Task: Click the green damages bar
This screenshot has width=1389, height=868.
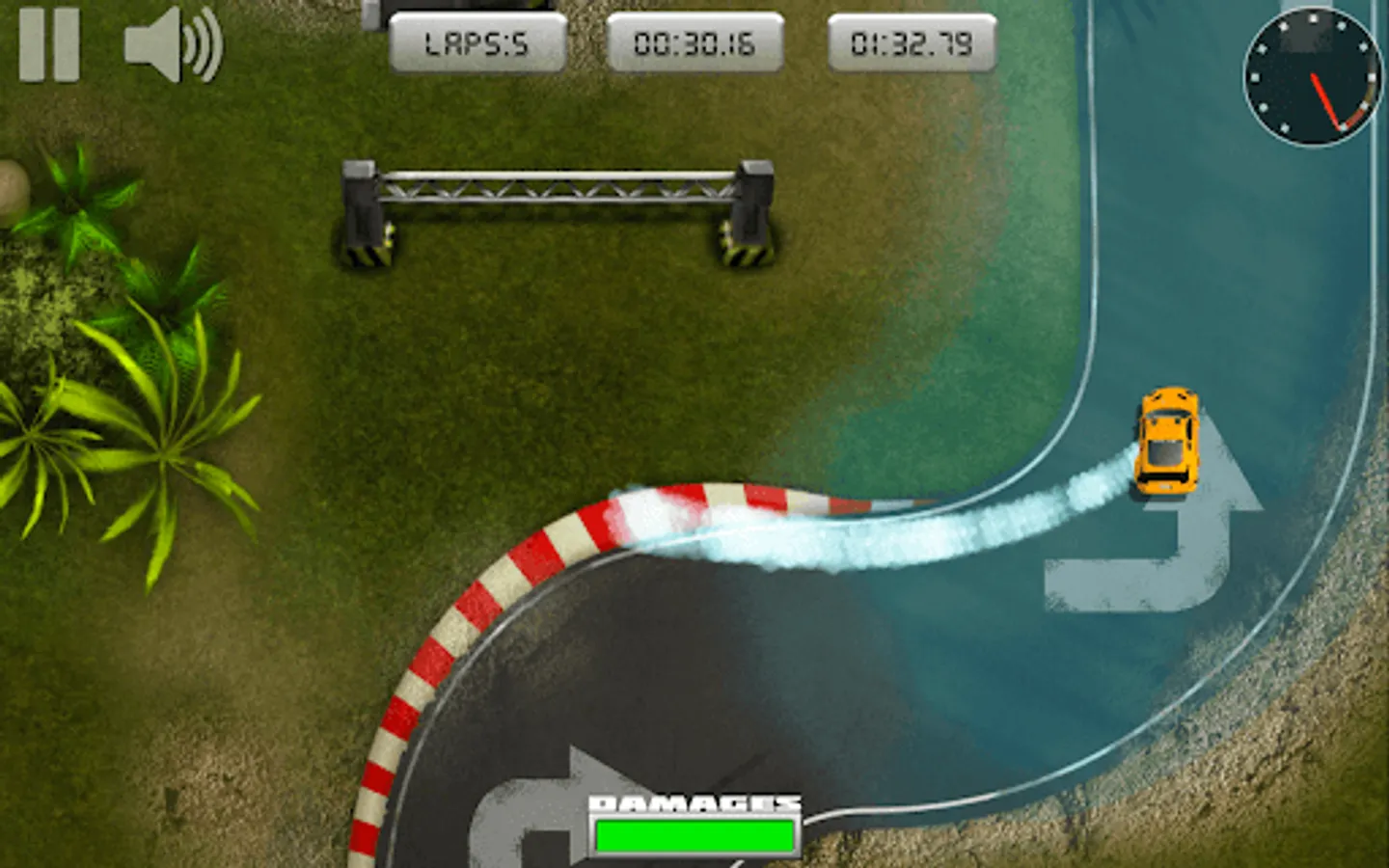Action: pos(694,833)
